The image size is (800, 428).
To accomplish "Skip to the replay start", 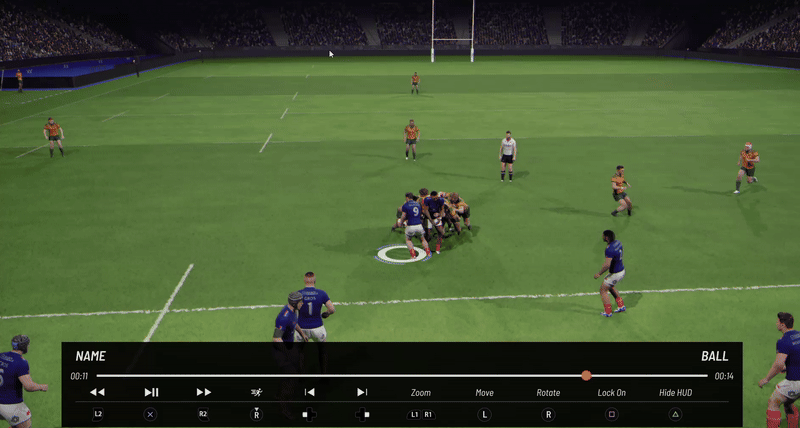I will [x=310, y=392].
